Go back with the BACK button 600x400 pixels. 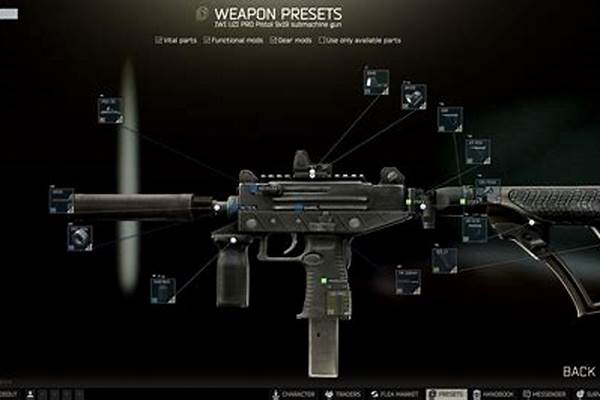pyautogui.click(x=578, y=371)
